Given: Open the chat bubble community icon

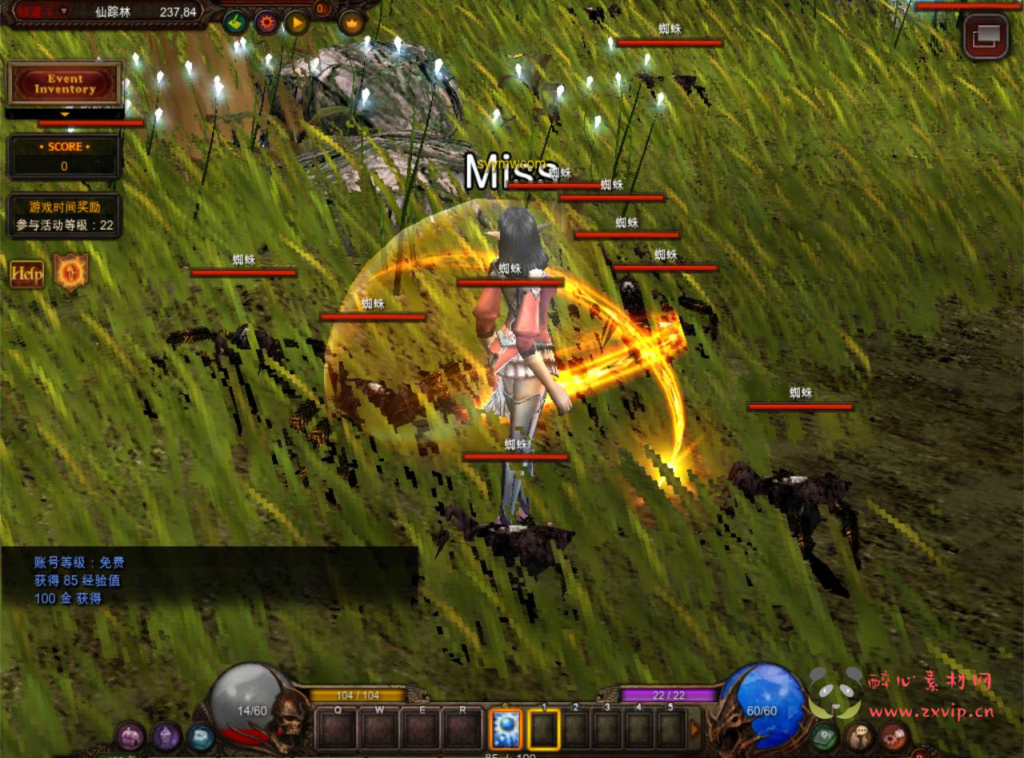Looking at the screenshot, I should click(x=859, y=737).
